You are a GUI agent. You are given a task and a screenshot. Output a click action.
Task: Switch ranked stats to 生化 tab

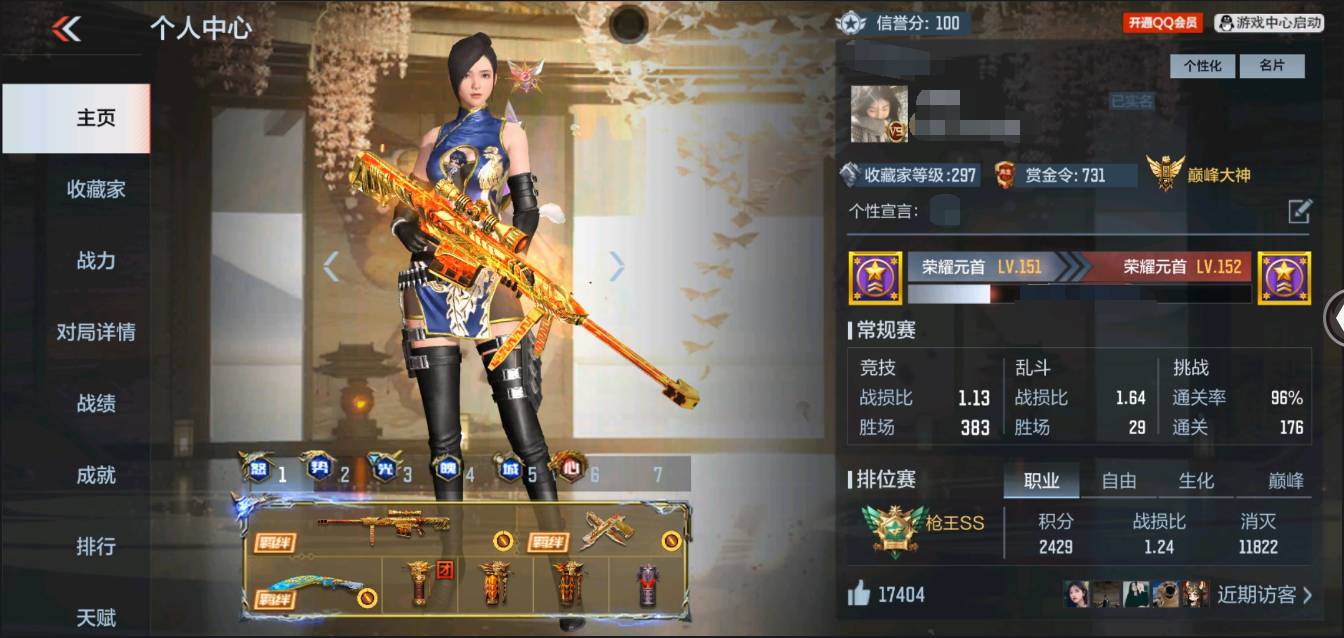(1195, 481)
